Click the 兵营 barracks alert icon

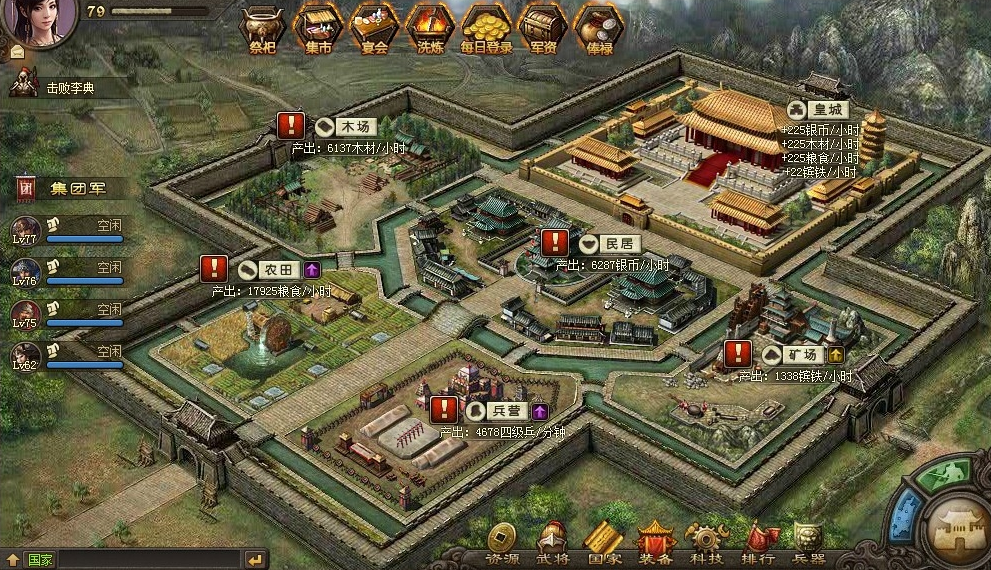(x=444, y=410)
